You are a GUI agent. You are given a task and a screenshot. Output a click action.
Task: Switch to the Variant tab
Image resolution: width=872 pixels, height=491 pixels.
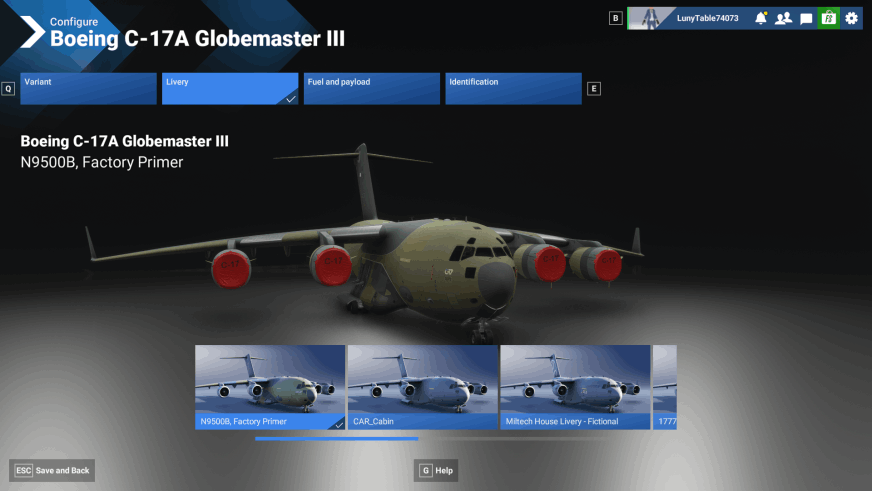87,88
